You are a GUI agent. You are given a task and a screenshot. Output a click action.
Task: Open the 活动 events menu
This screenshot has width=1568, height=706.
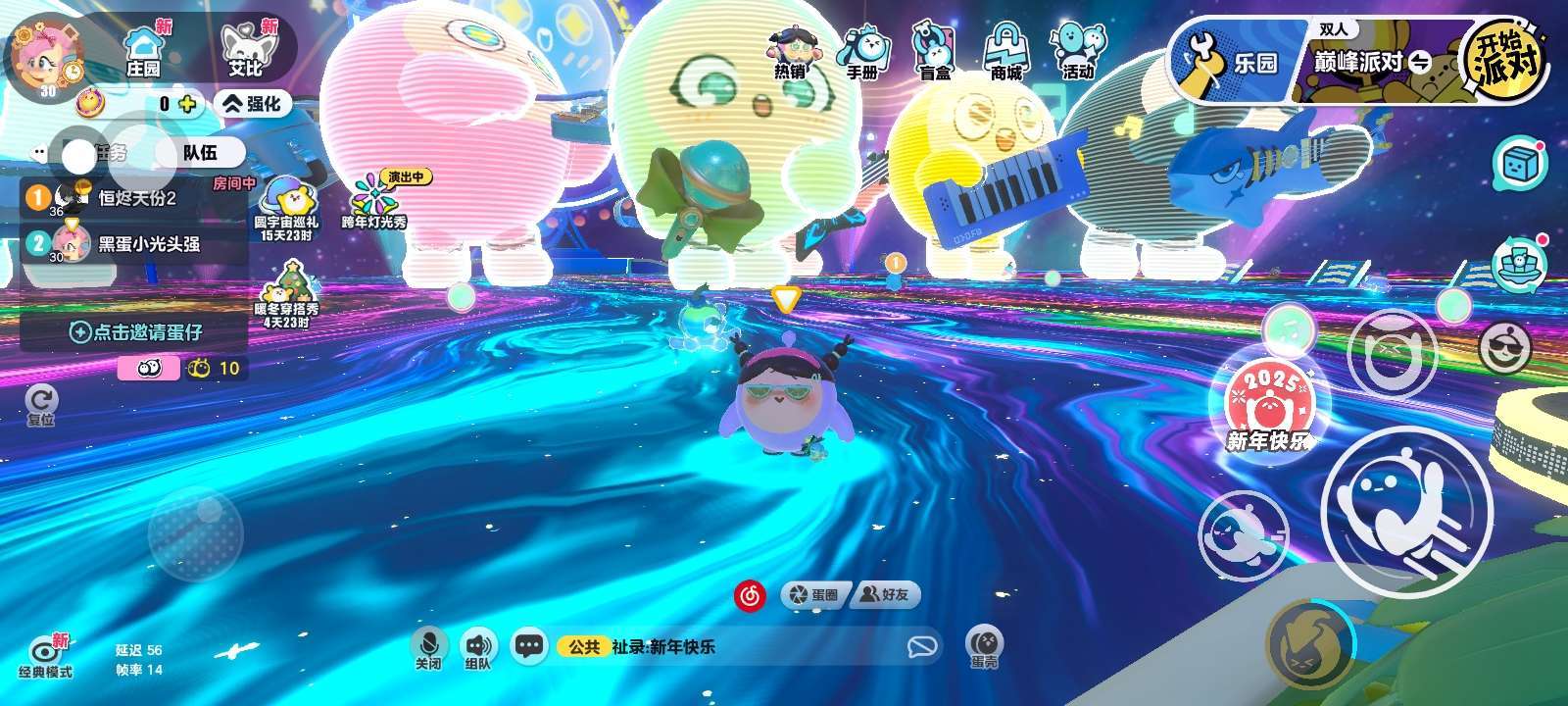[x=1077, y=53]
